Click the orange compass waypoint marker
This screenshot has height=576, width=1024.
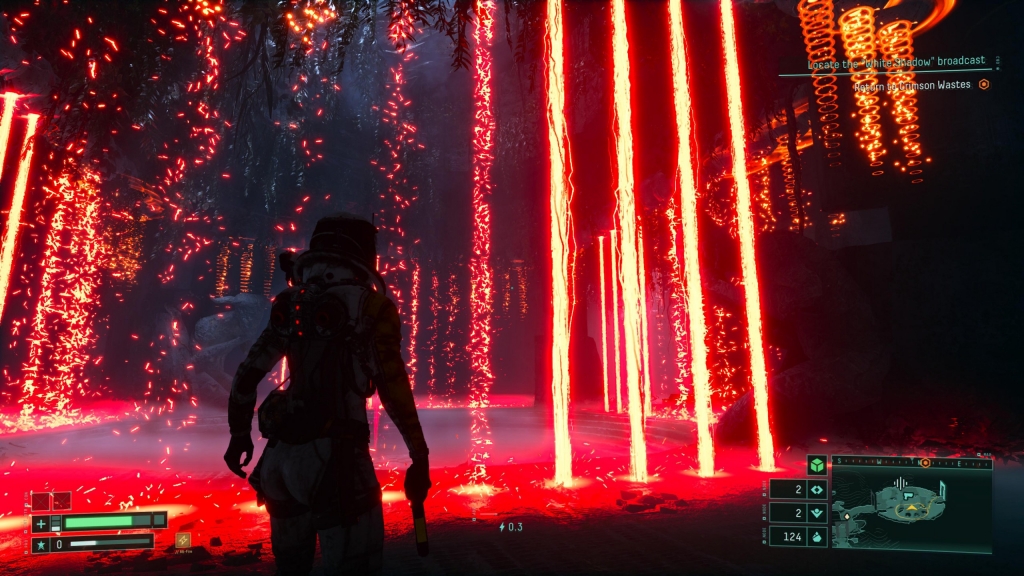click(925, 462)
